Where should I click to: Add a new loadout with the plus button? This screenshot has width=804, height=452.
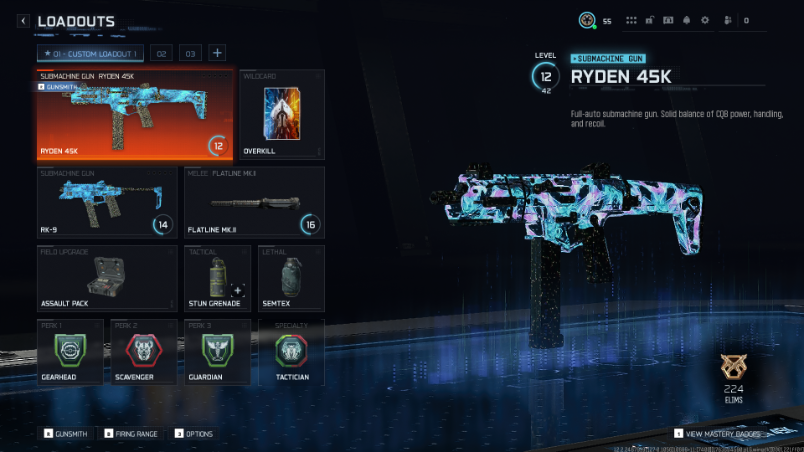(x=217, y=53)
